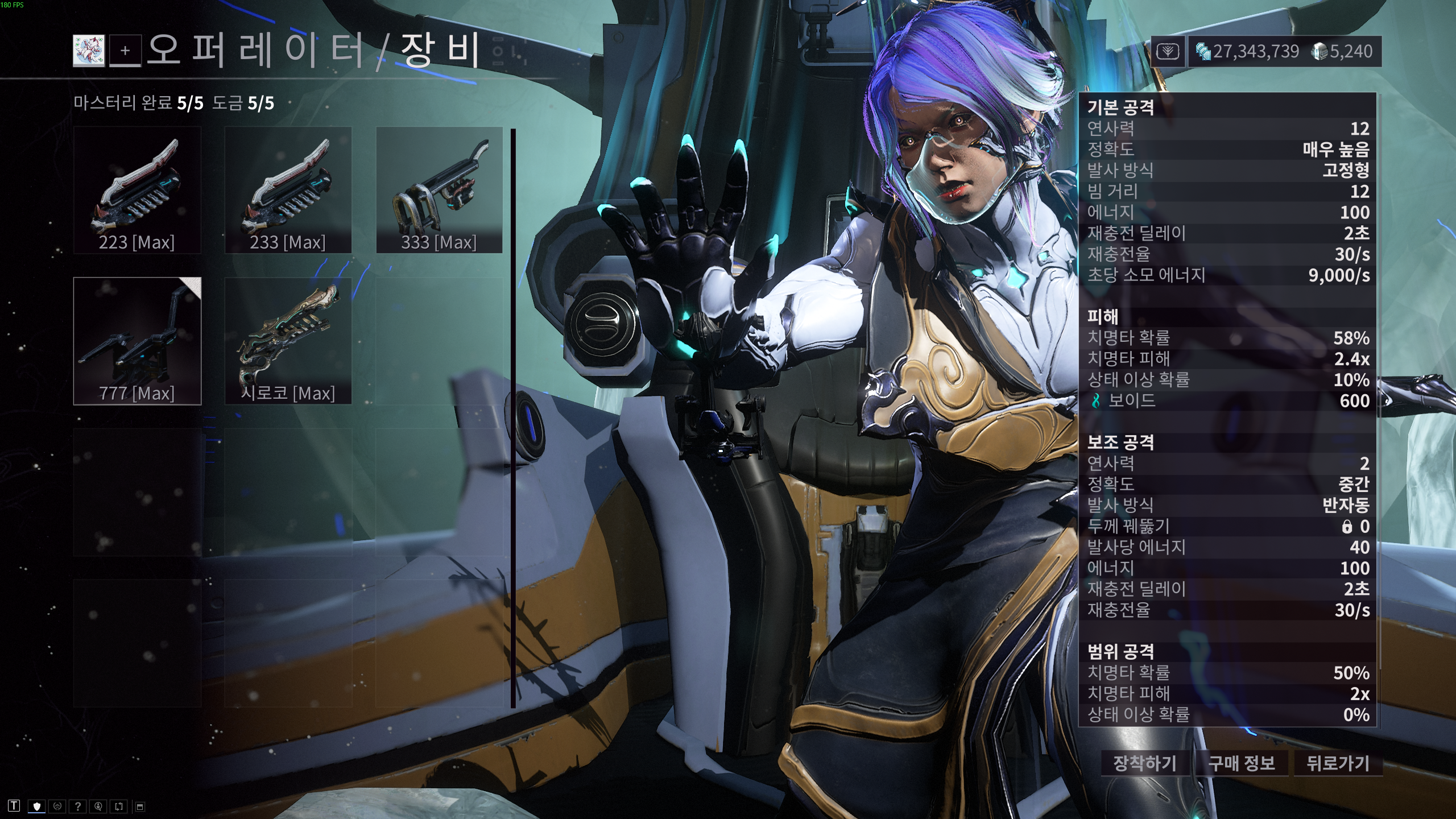The height and width of the screenshot is (819, 1456).
Task: Go to the 오퍼레이터 breadcrumb
Action: point(254,50)
